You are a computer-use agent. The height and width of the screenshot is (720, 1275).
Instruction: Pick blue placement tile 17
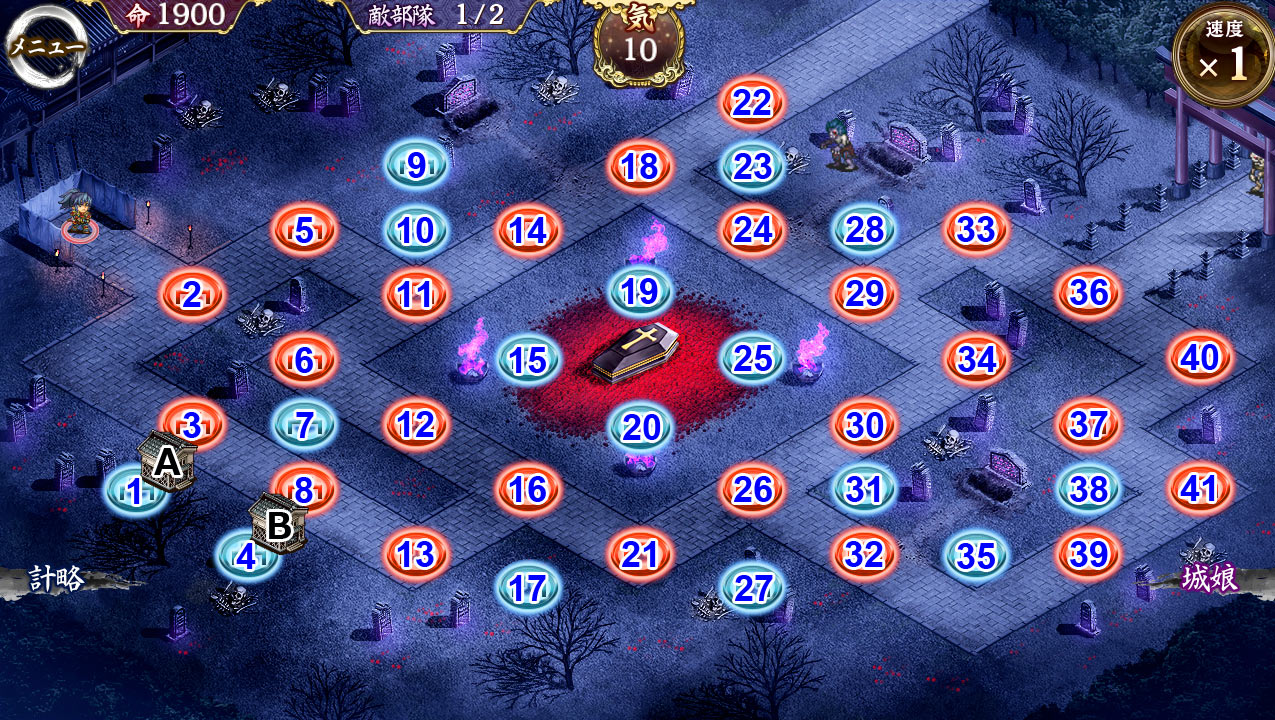528,588
